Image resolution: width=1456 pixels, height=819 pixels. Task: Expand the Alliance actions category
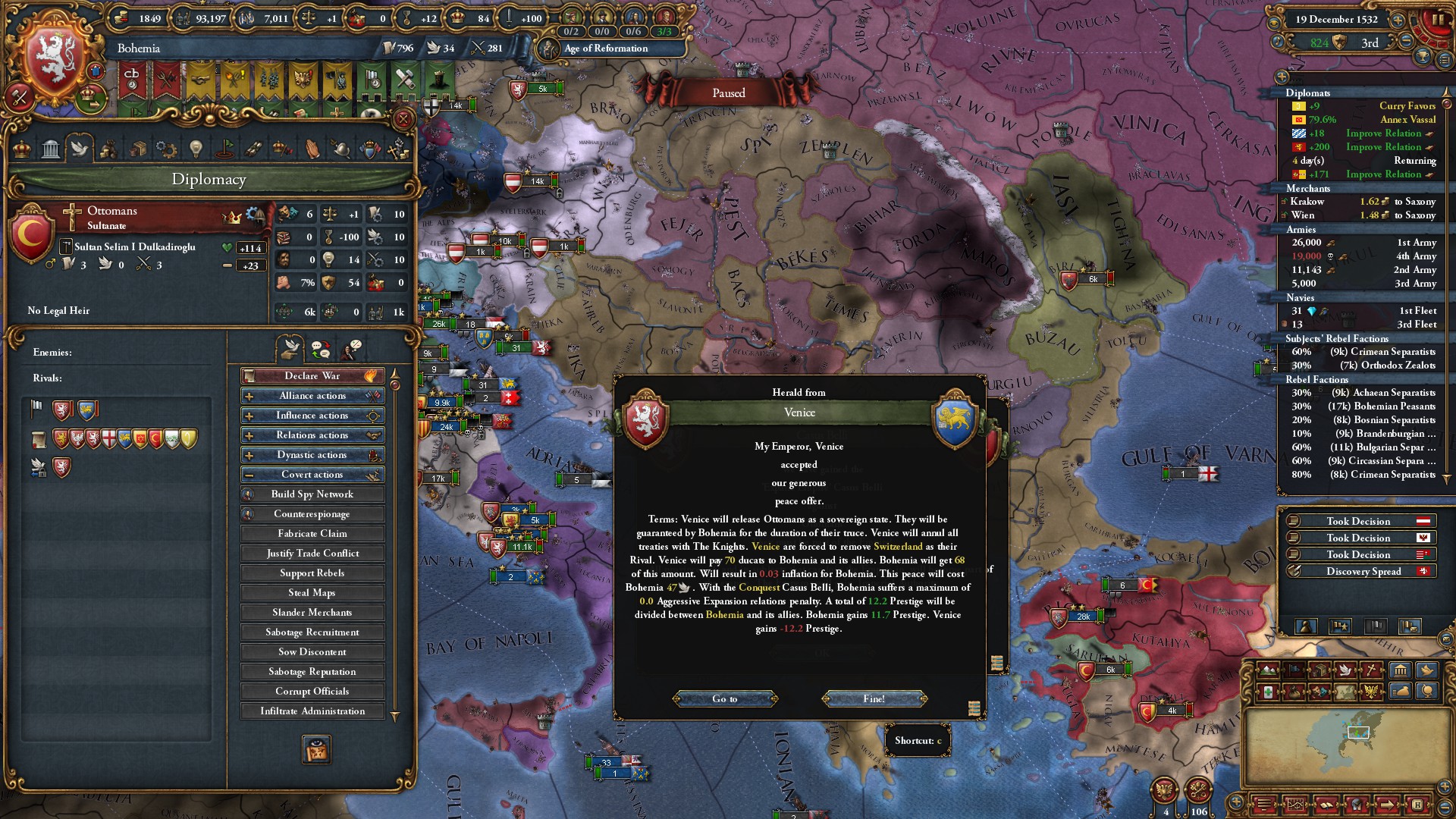pos(312,396)
